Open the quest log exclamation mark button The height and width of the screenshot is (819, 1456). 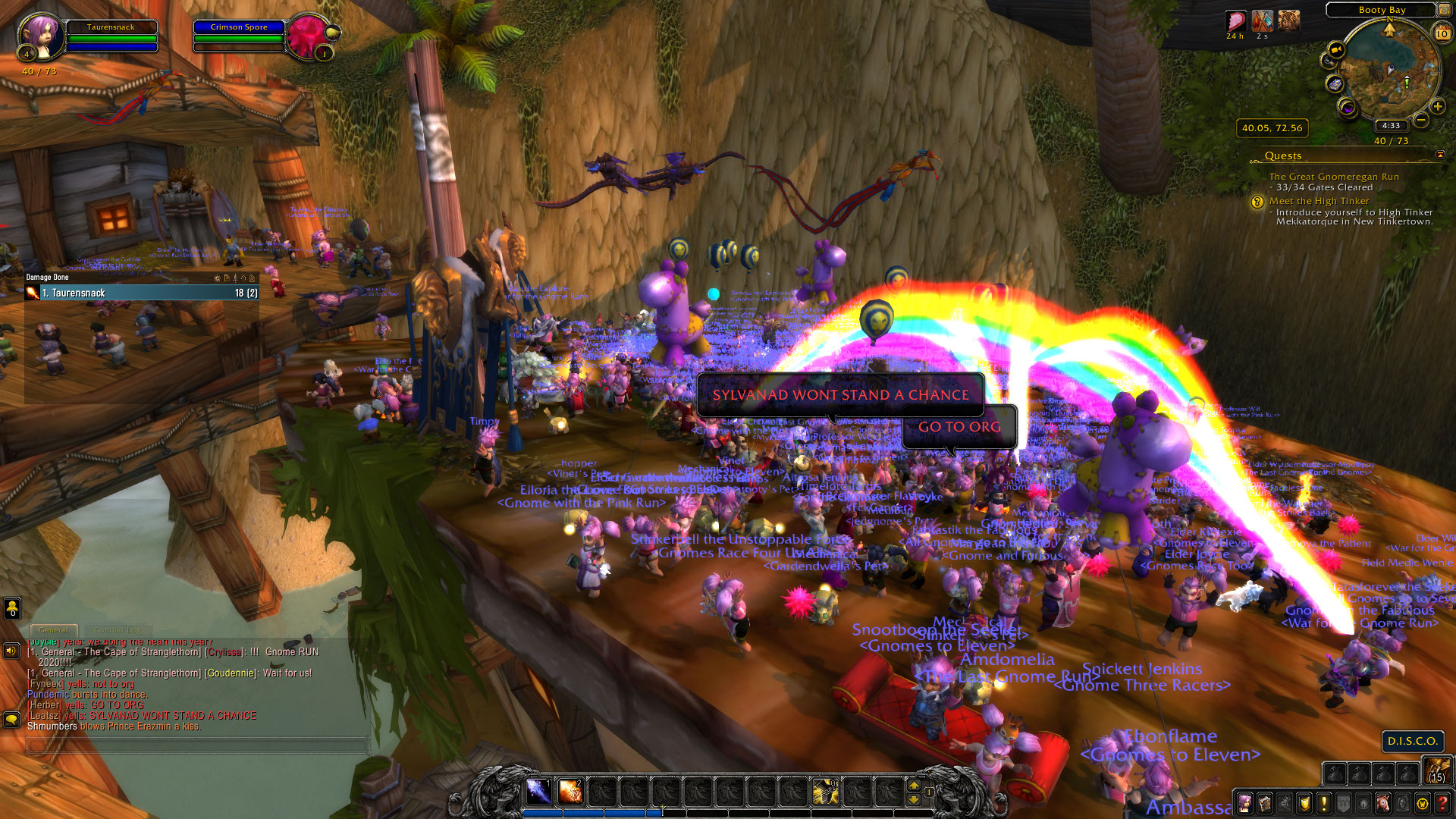click(1324, 803)
